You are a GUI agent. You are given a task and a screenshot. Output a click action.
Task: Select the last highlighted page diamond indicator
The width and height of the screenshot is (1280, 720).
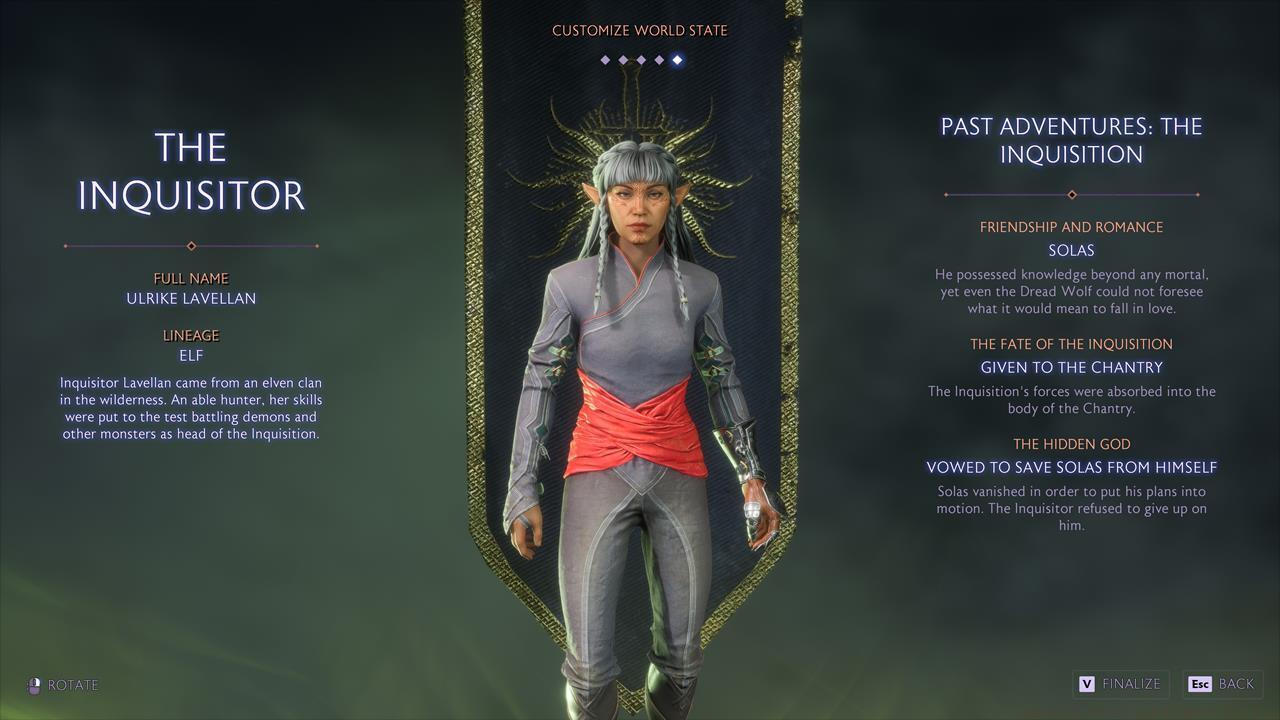coord(677,60)
